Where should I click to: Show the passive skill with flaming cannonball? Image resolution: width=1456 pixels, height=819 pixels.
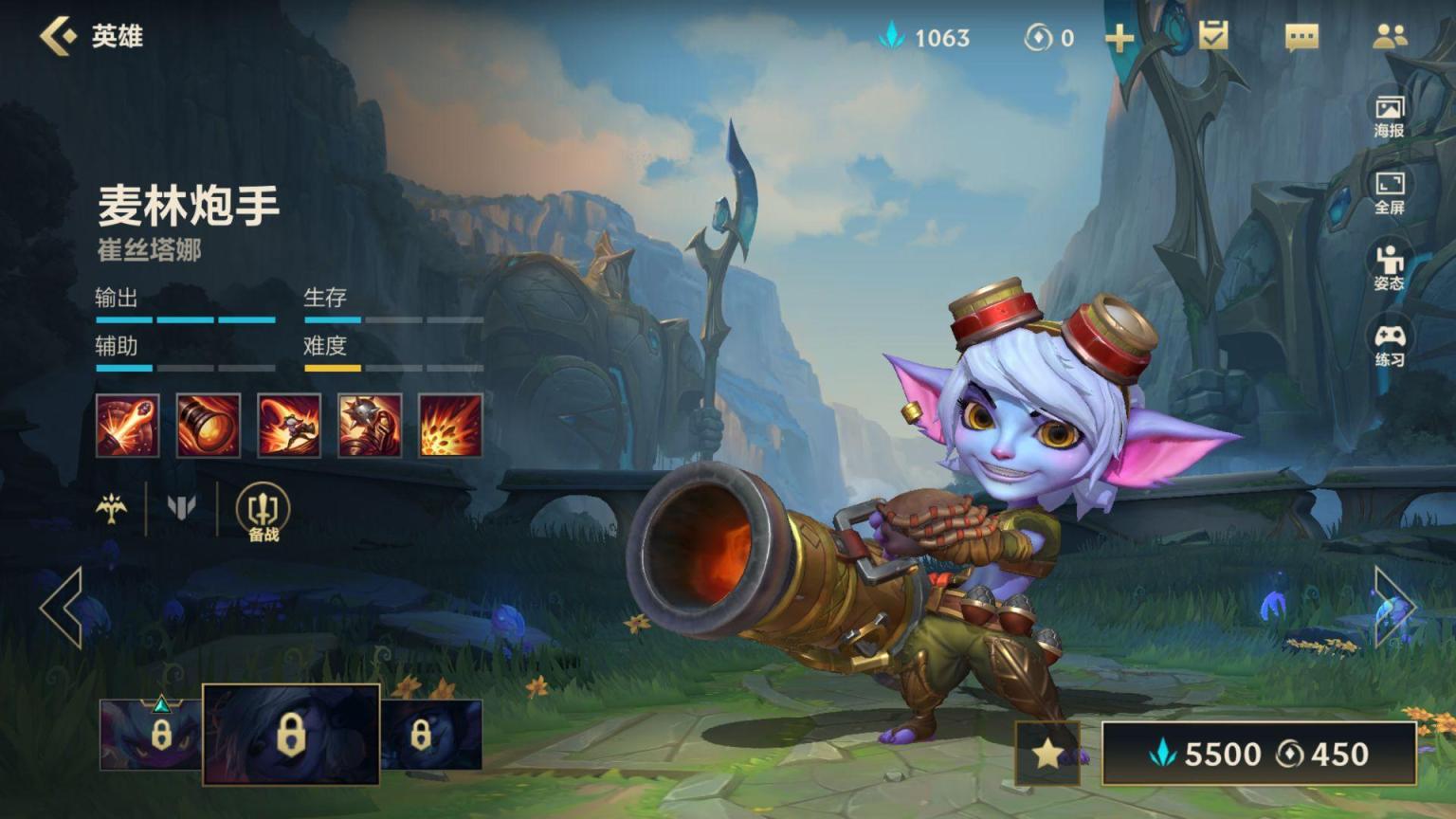coord(127,426)
